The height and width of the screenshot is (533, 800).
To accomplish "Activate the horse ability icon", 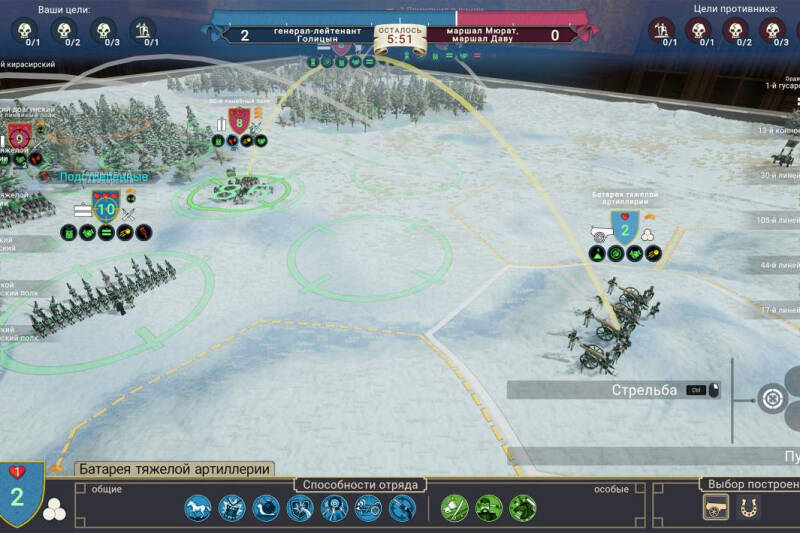I will [x=198, y=508].
